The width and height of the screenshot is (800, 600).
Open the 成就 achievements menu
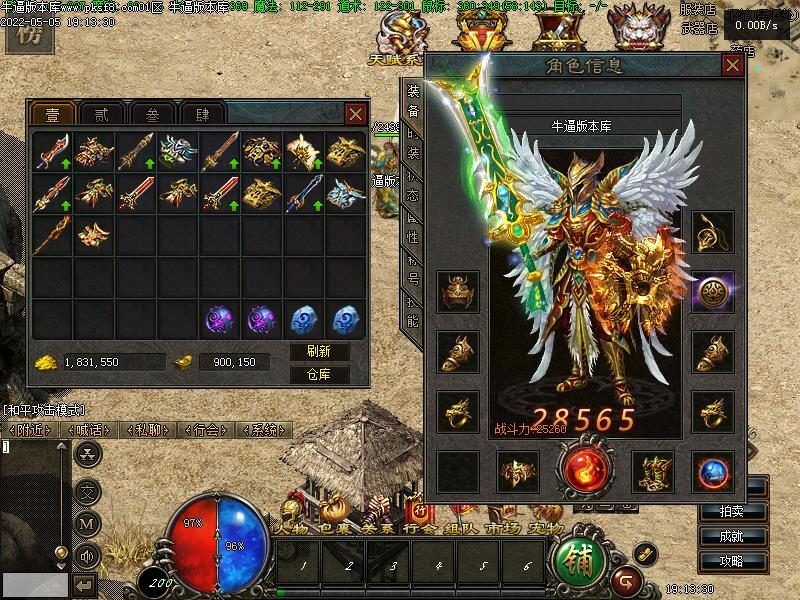730,536
